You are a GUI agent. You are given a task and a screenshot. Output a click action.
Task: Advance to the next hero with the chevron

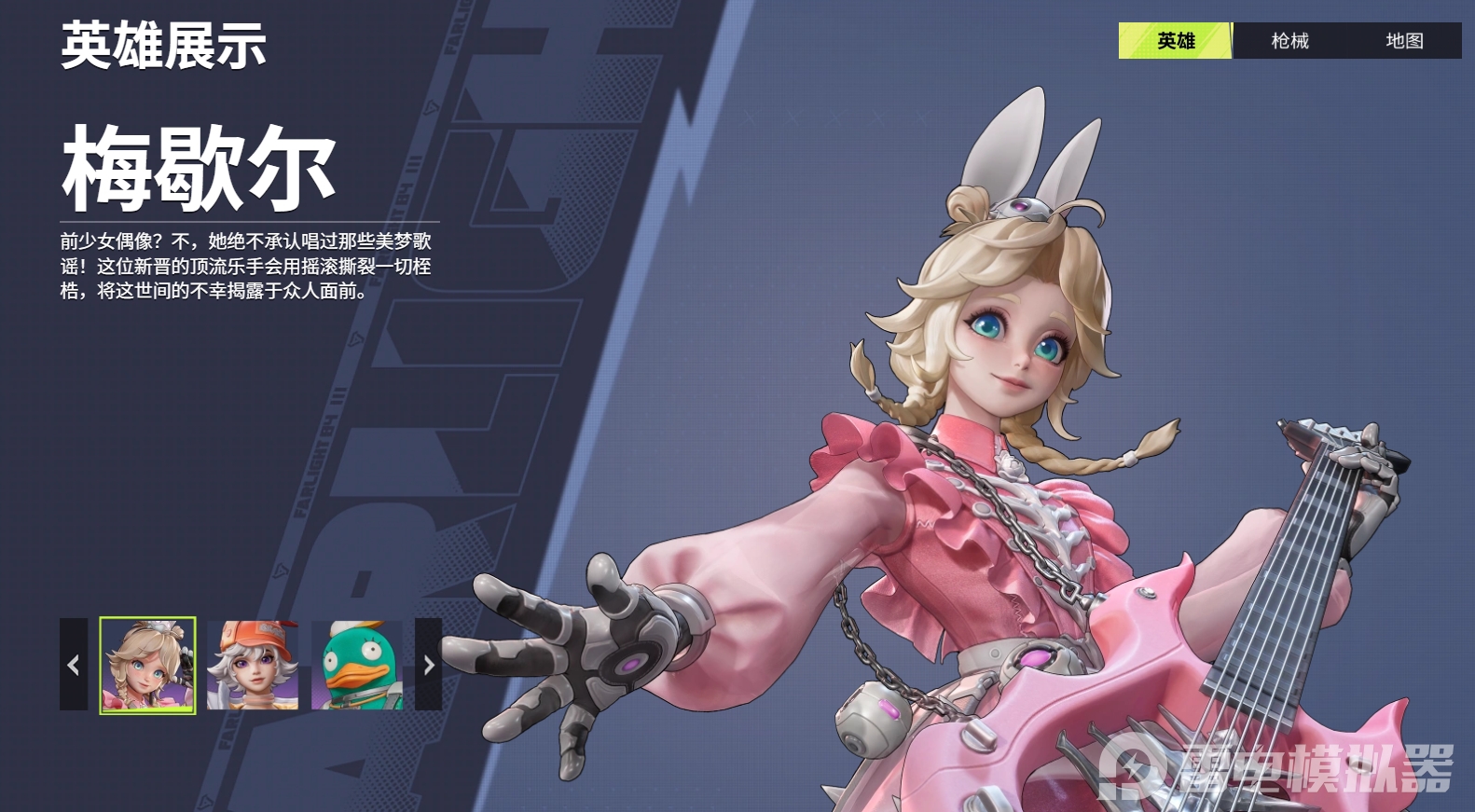(428, 665)
